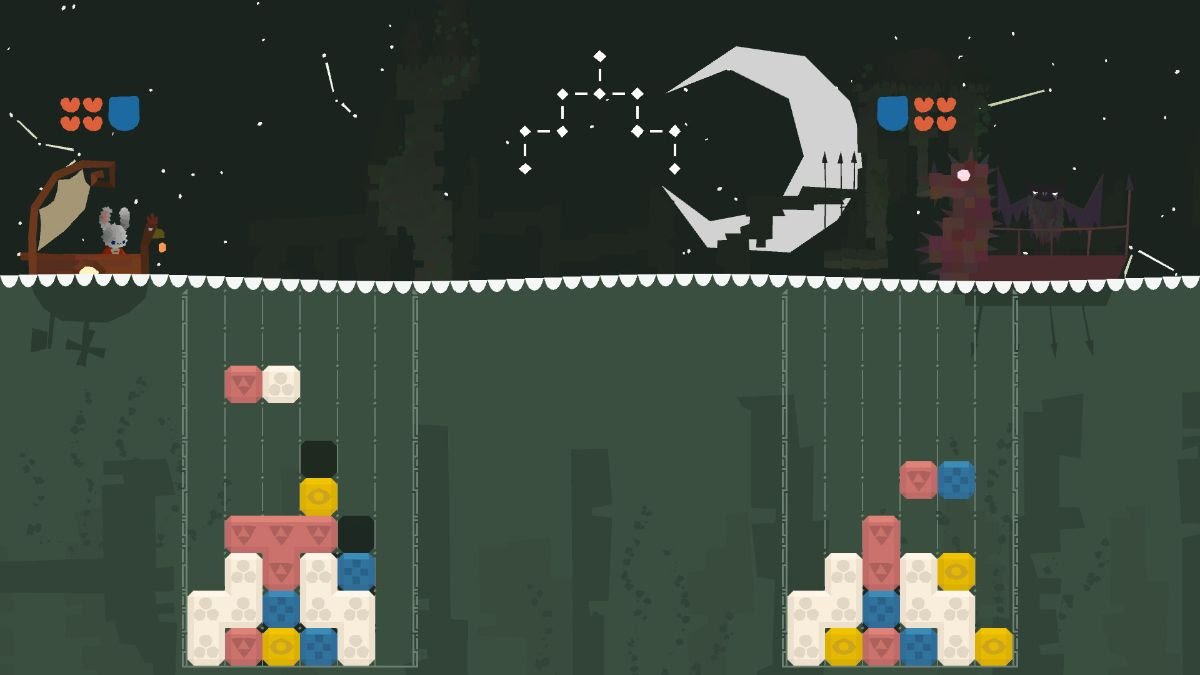Click the left player's blue shield icon

coord(123,113)
